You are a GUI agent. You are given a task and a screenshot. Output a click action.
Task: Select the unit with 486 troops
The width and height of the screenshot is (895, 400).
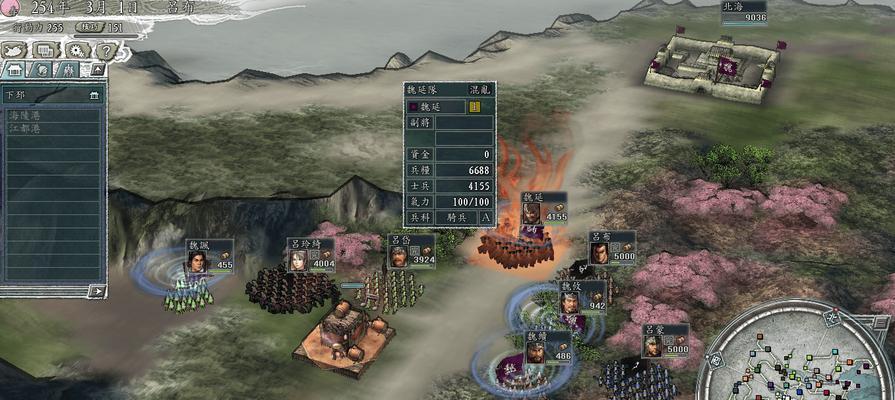click(x=546, y=347)
